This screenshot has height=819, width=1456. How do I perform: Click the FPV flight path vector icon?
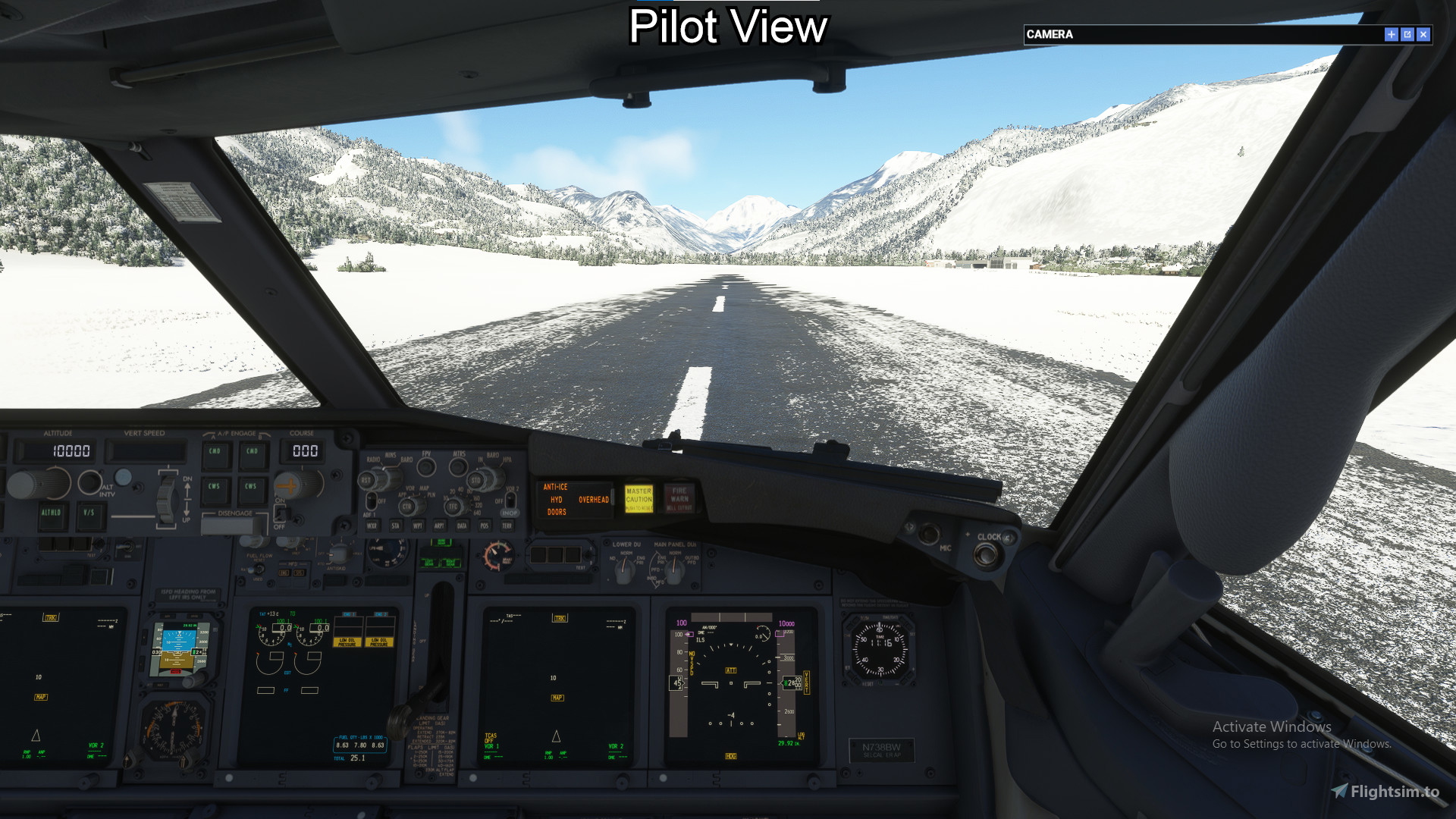(x=426, y=466)
